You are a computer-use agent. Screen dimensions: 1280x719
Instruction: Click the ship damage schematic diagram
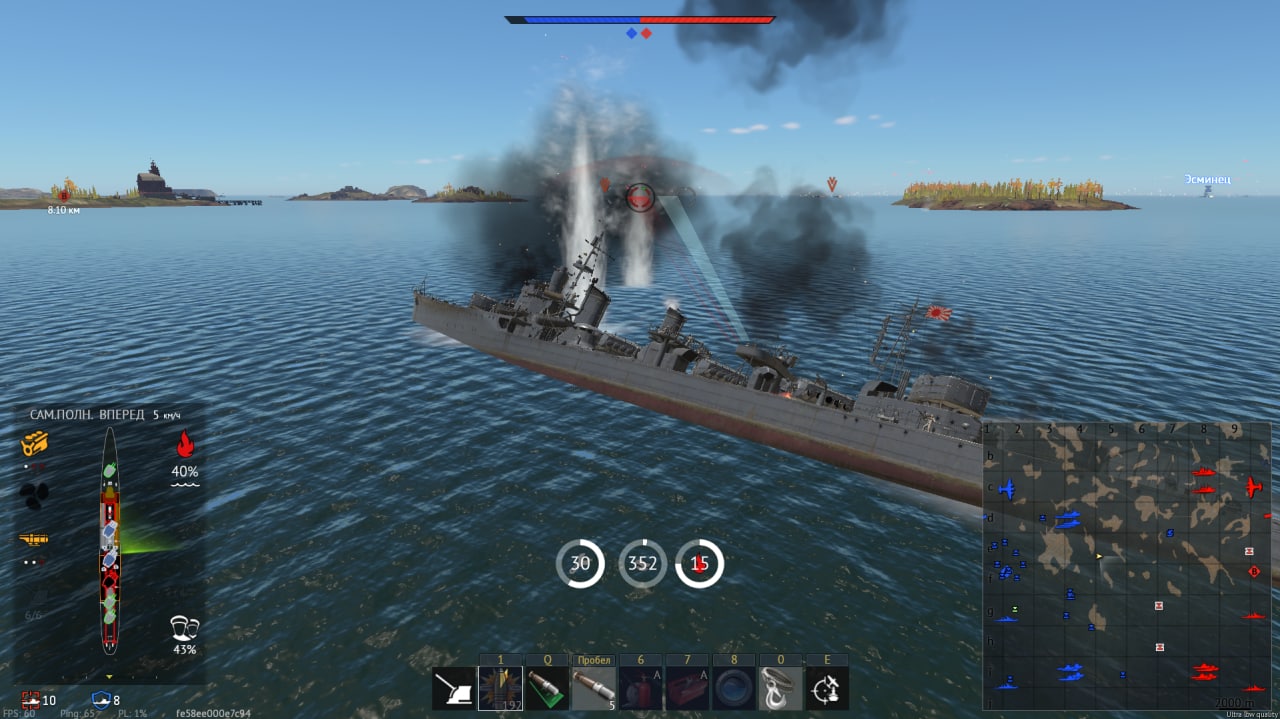click(109, 540)
